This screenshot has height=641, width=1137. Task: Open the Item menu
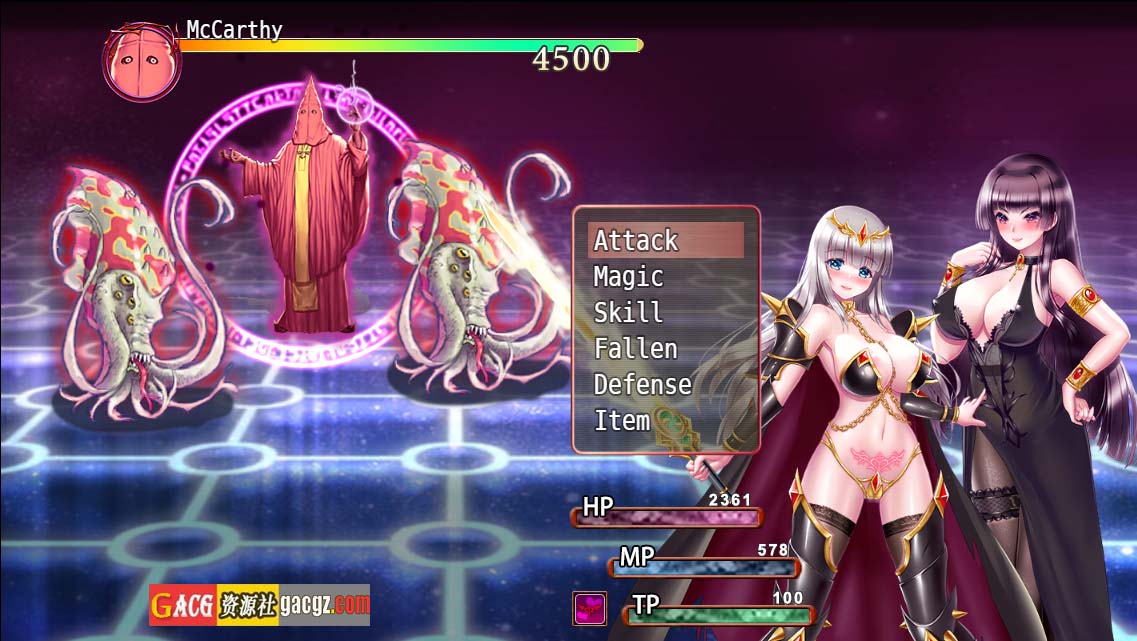(622, 421)
